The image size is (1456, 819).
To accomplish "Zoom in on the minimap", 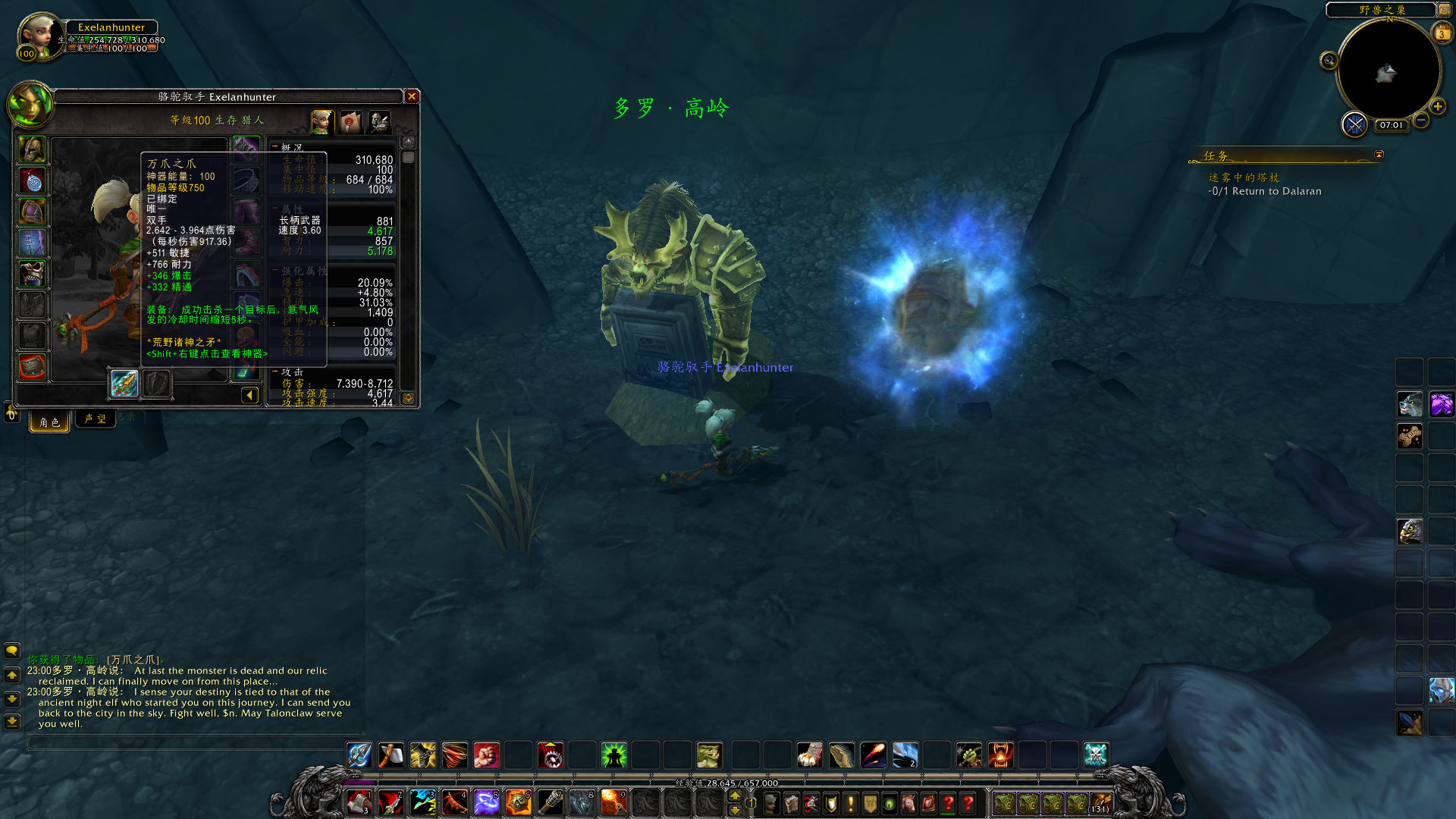I will [x=1437, y=107].
